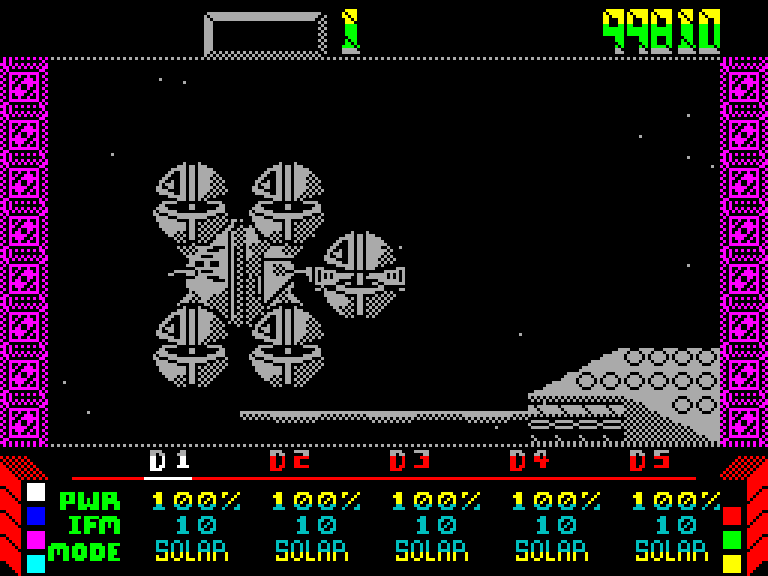
Task: Toggle the SOLAR mode under D1
Action: (x=191, y=551)
